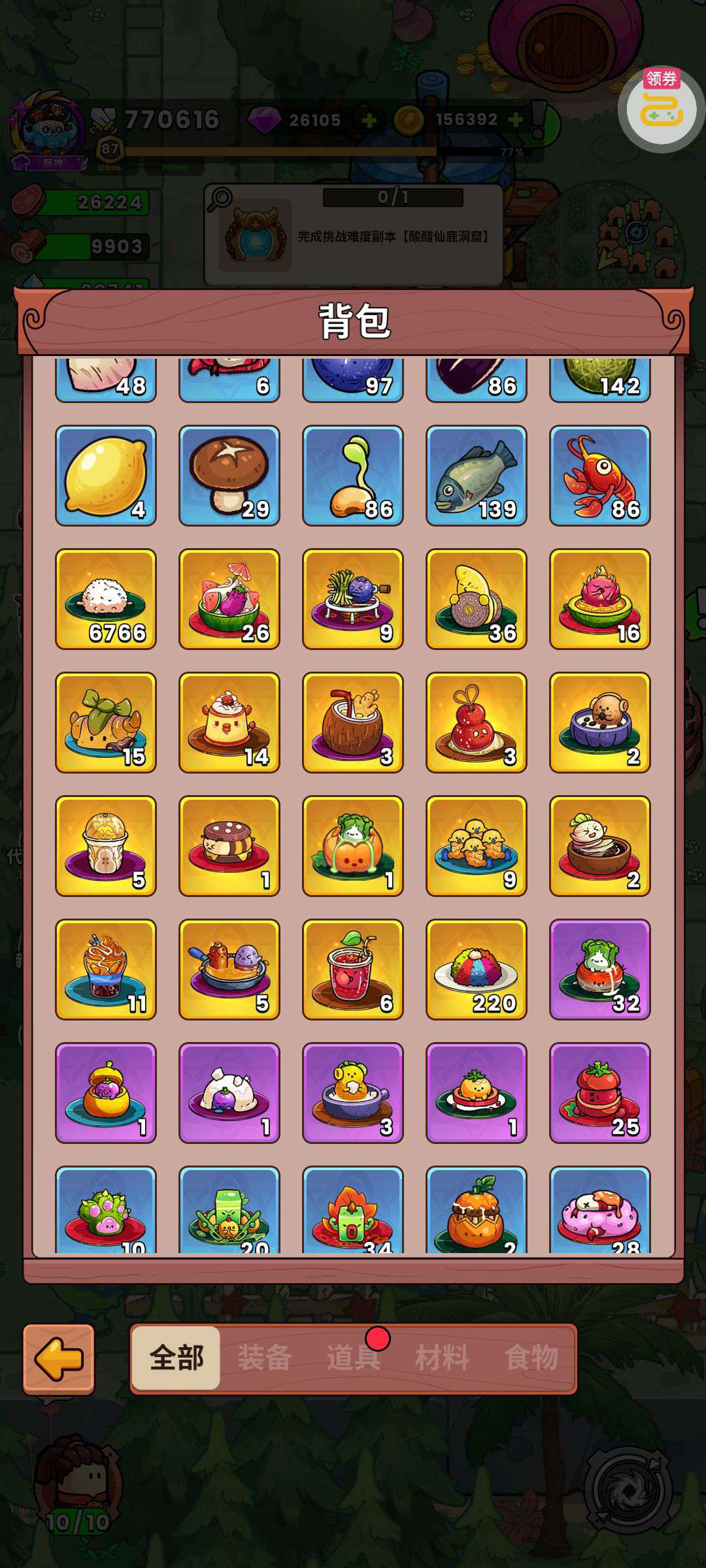Select the coconut drink dish slot
Viewport: 706px width, 1568px height.
tap(353, 723)
